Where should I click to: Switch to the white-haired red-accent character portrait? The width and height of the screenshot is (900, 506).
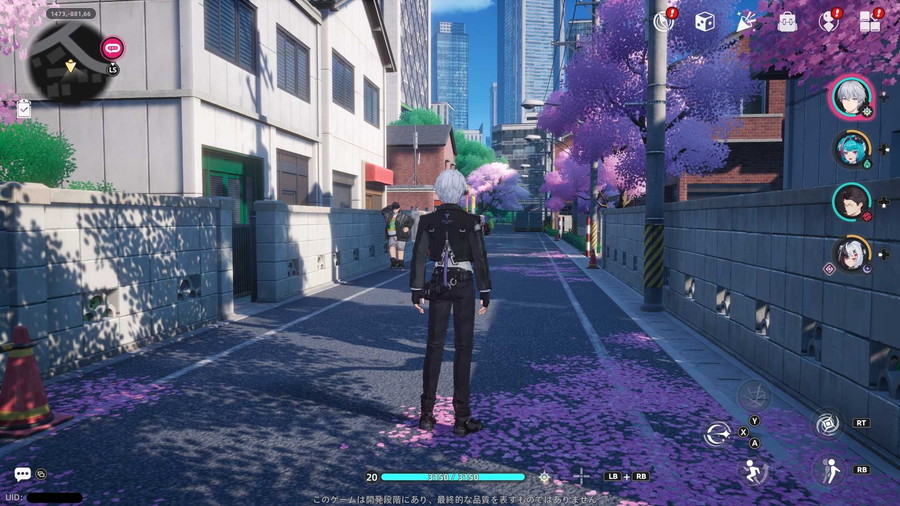[851, 253]
